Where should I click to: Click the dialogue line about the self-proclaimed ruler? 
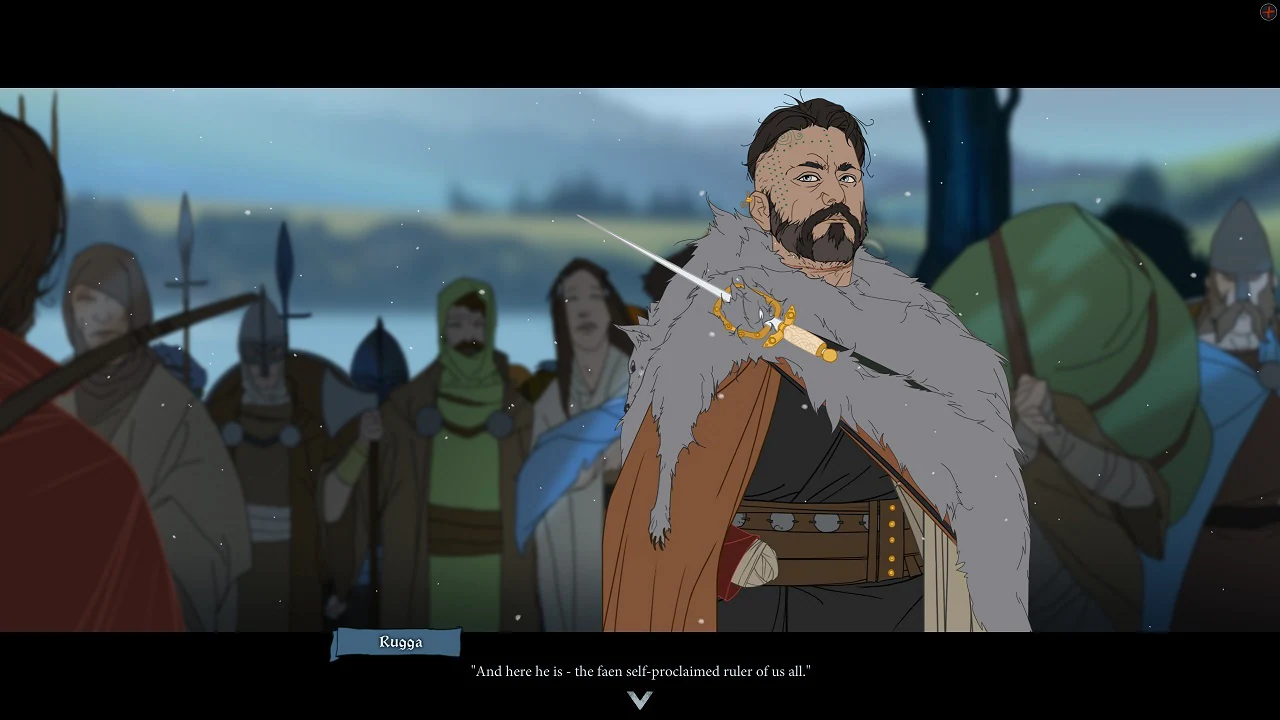[x=639, y=671]
